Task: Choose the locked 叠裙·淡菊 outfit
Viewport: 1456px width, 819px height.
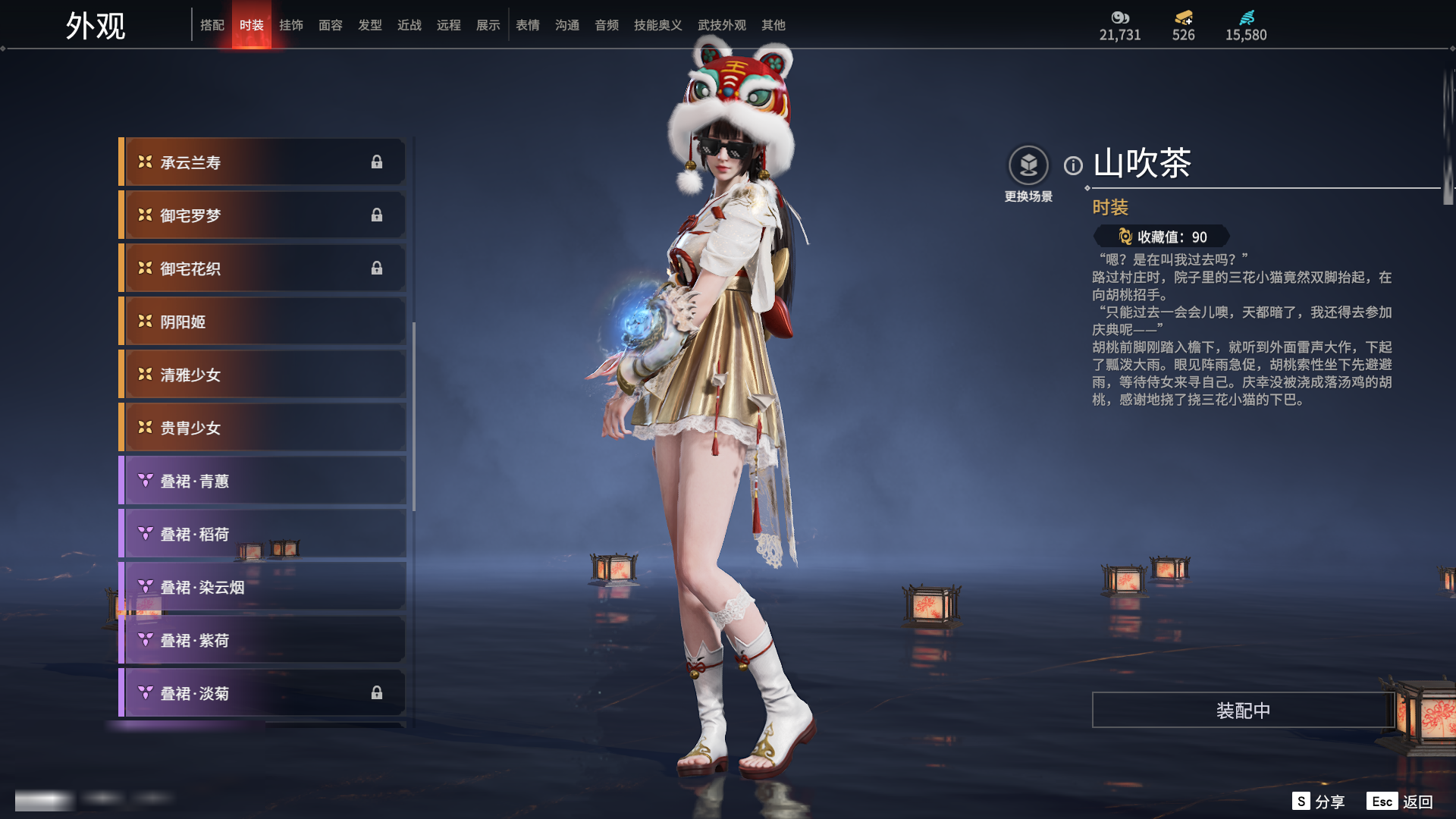Action: (262, 693)
